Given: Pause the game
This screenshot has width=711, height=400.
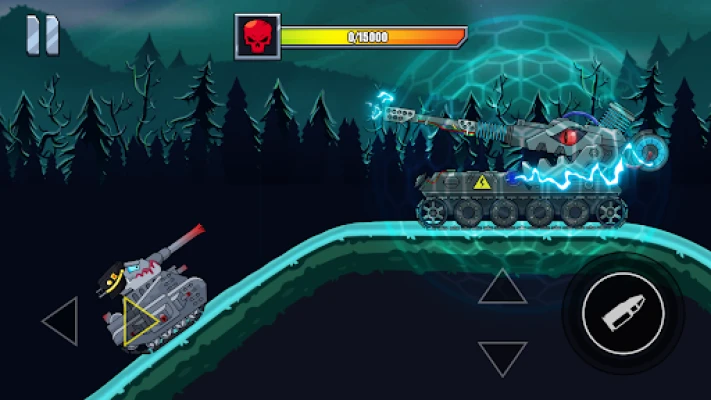Looking at the screenshot, I should 42,36.
